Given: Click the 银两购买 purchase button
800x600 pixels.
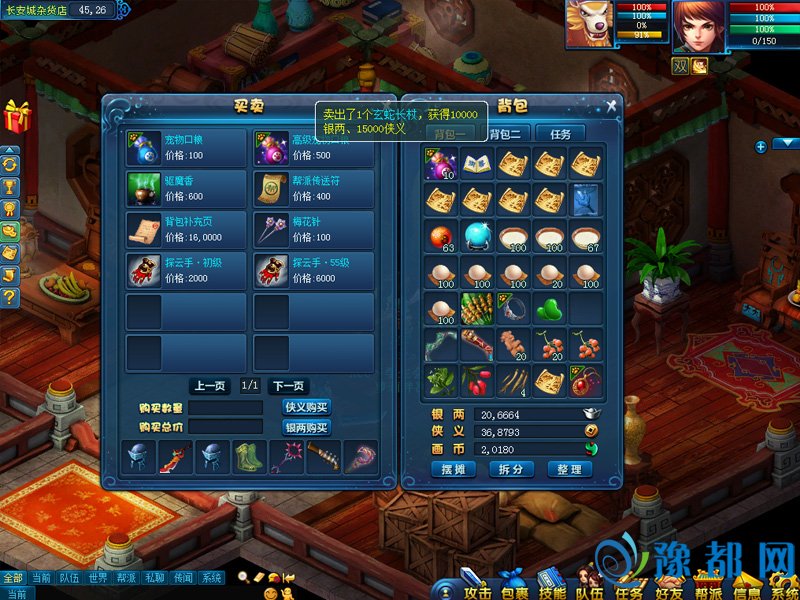Looking at the screenshot, I should 307,427.
